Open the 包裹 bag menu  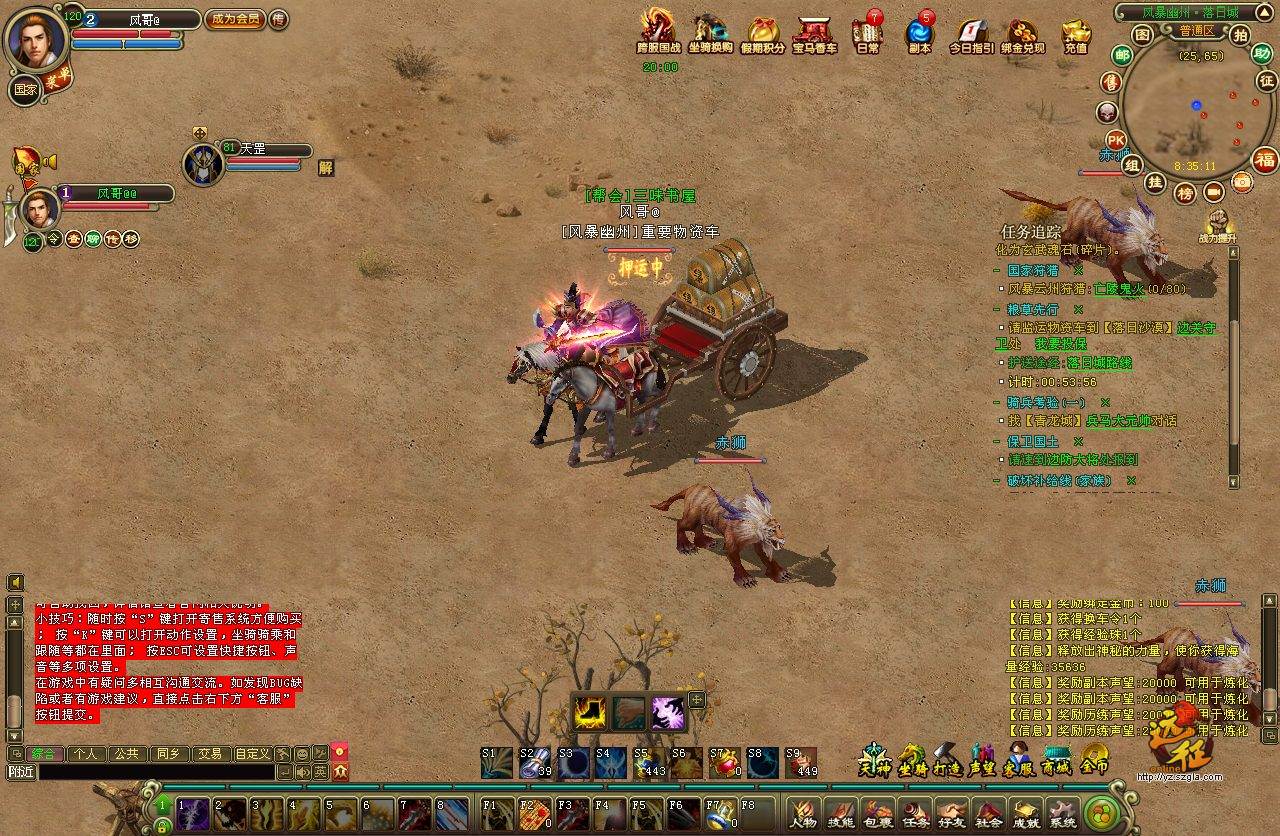click(878, 815)
